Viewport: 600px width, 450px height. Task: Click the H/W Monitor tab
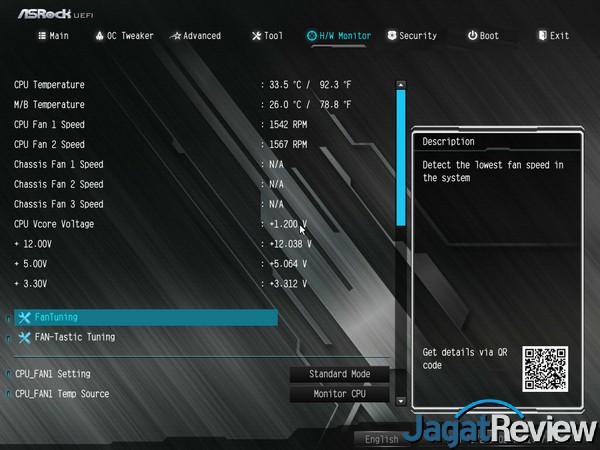tap(339, 36)
